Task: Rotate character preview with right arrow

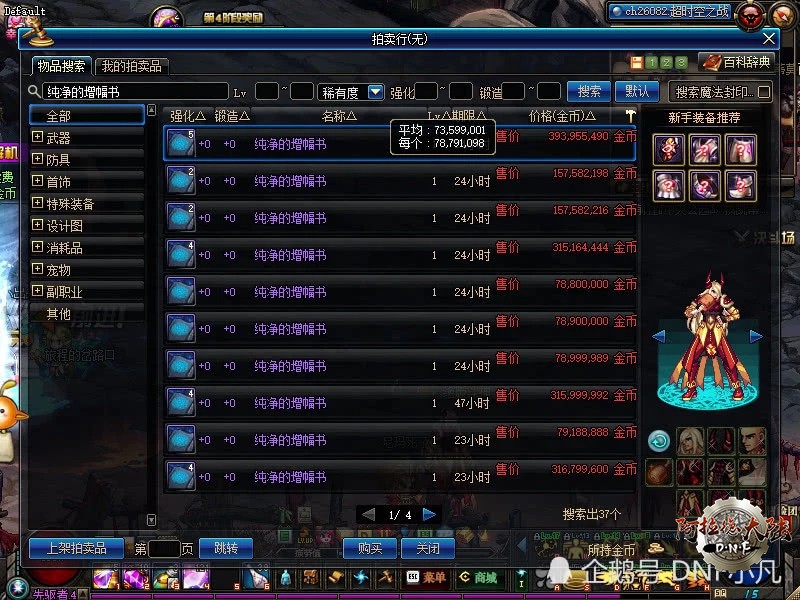Action: pyautogui.click(x=756, y=336)
